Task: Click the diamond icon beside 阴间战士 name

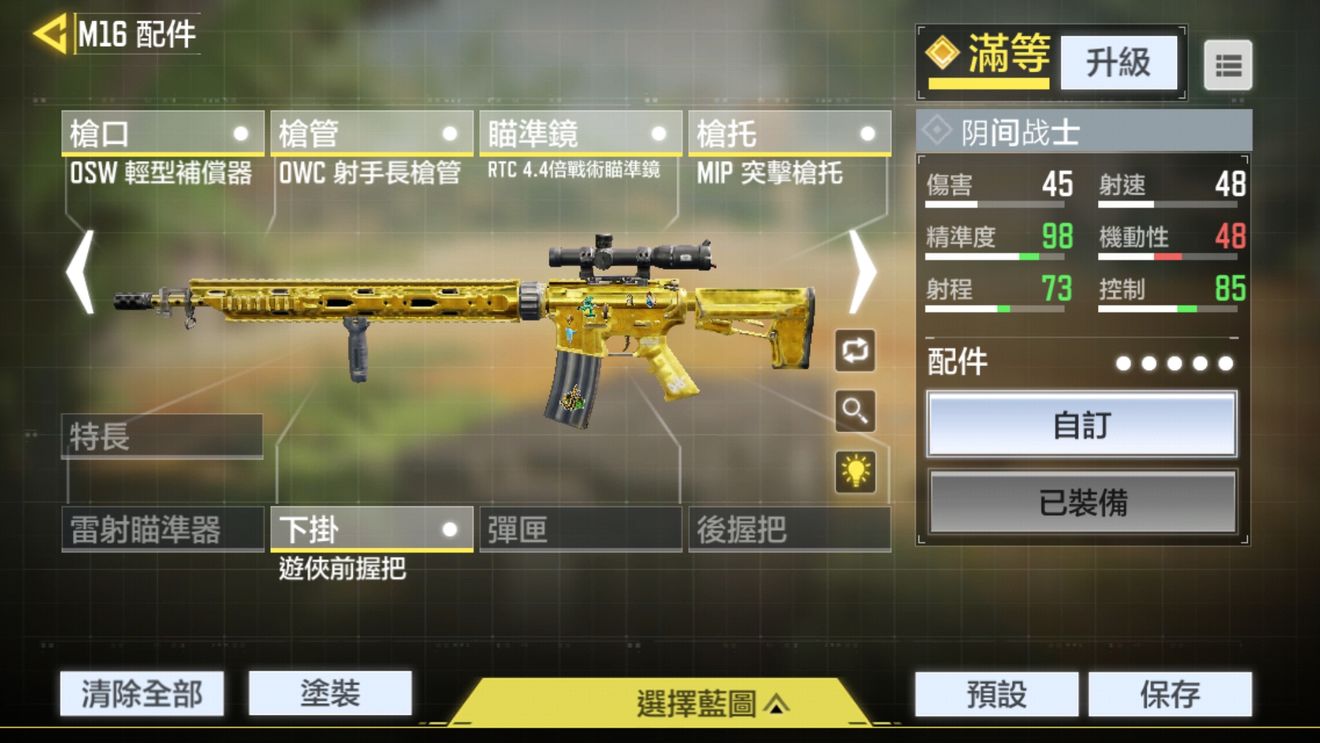Action: 938,130
